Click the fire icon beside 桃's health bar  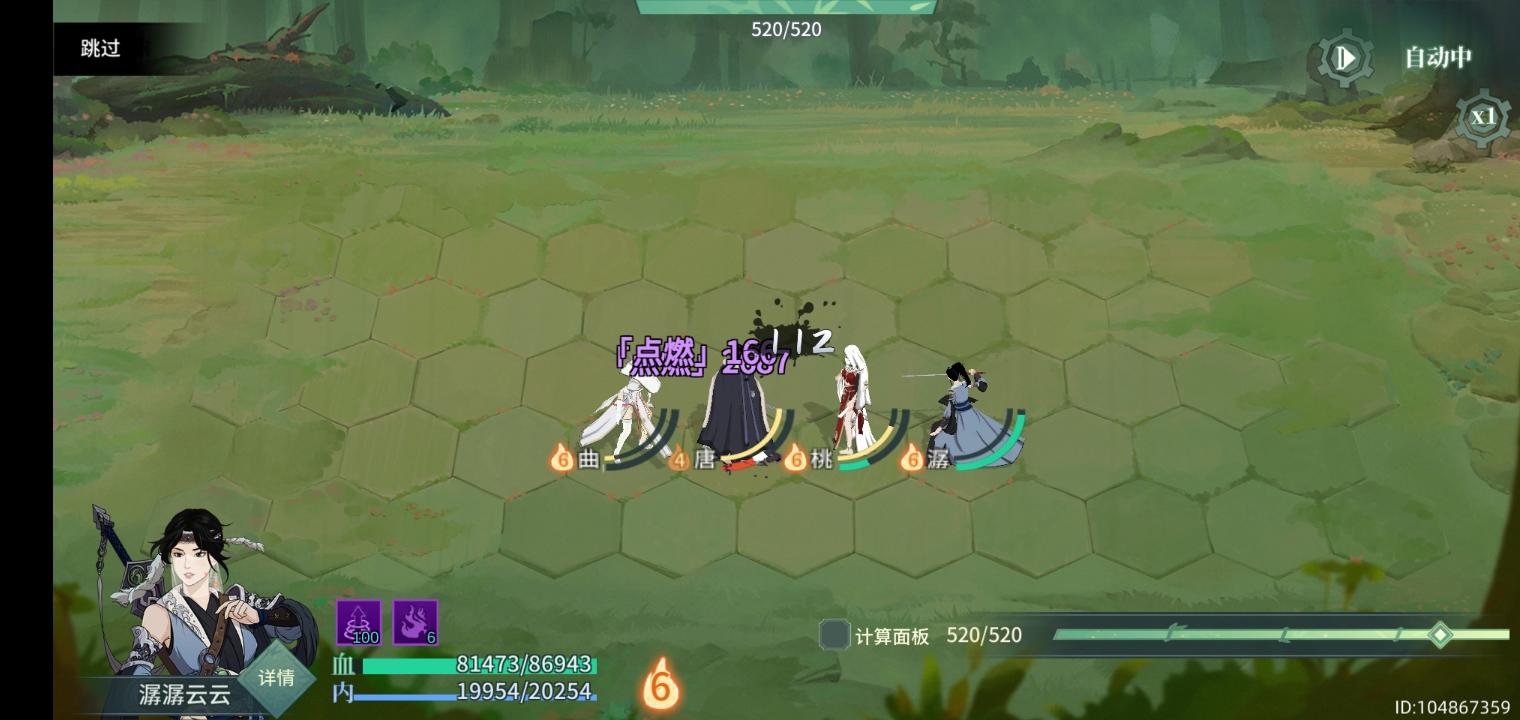pyautogui.click(x=796, y=461)
